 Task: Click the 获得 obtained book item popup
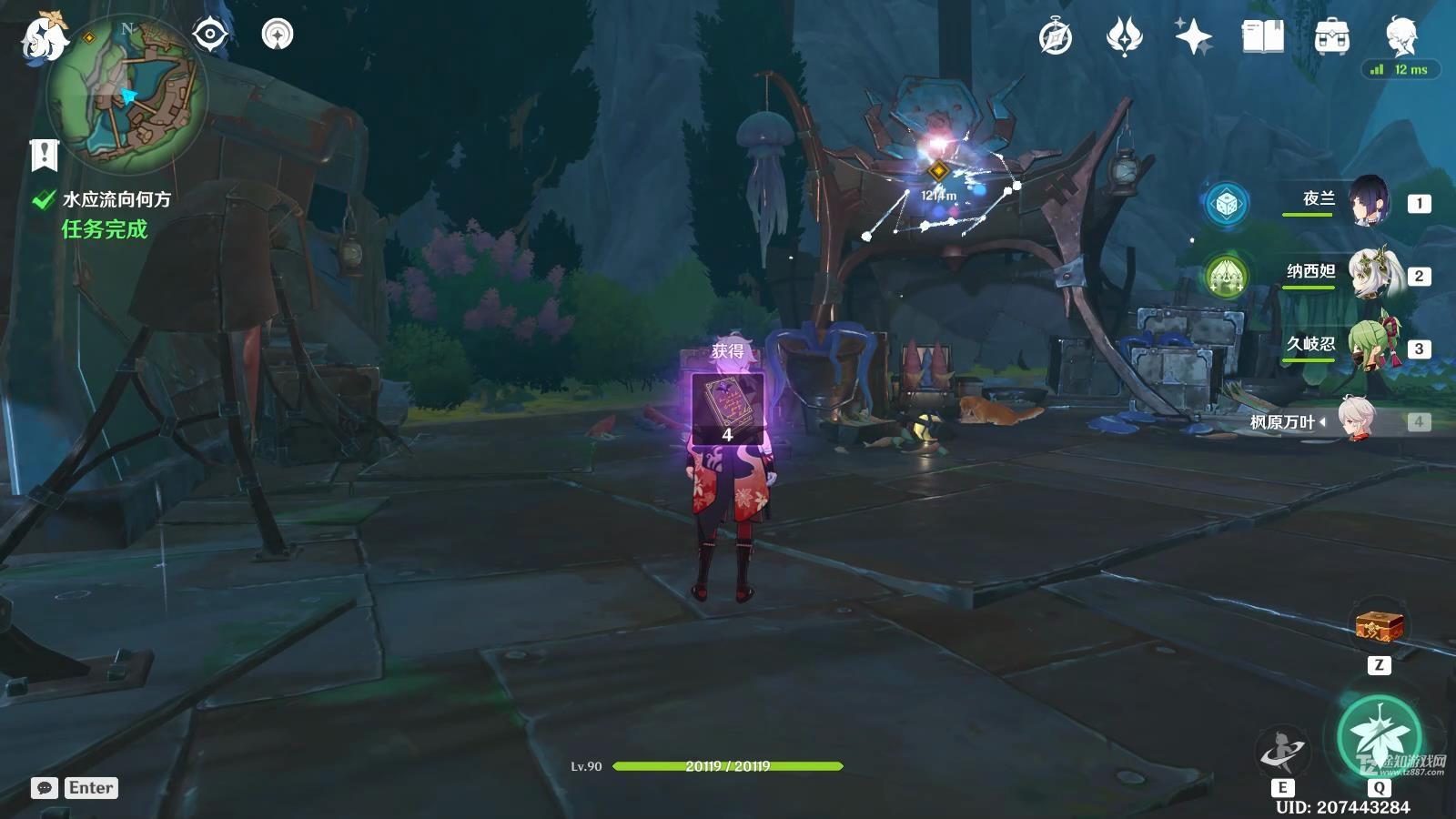[x=727, y=409]
